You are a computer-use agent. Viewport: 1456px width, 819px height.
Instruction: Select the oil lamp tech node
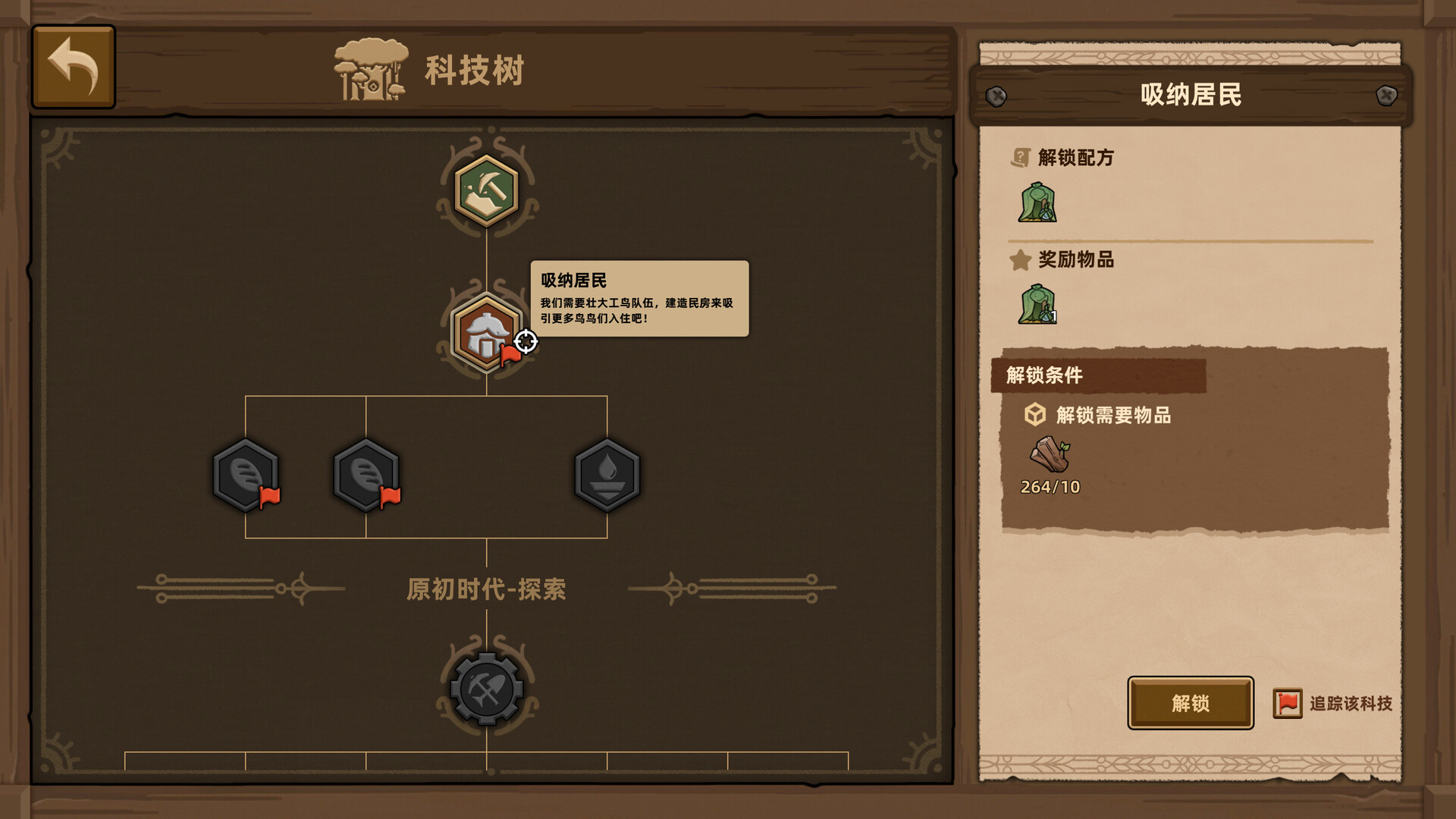click(x=607, y=474)
